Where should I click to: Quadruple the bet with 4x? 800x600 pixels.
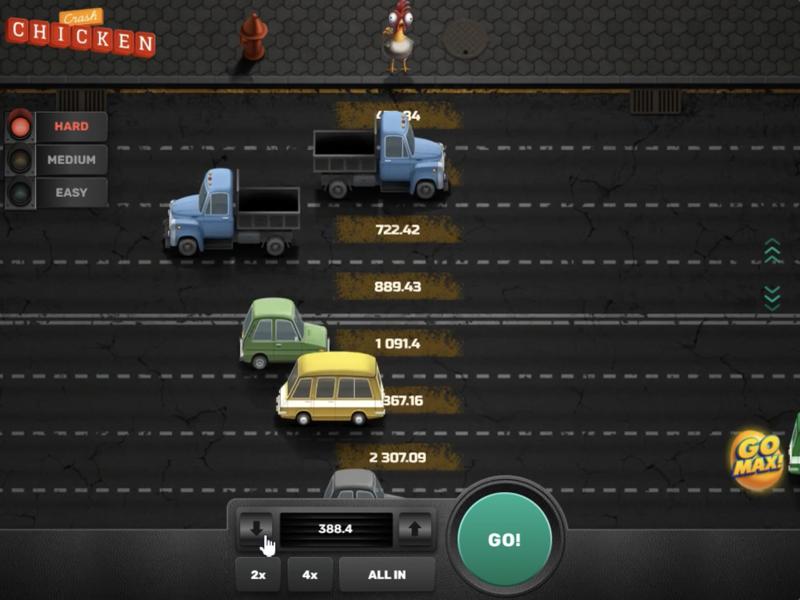310,575
